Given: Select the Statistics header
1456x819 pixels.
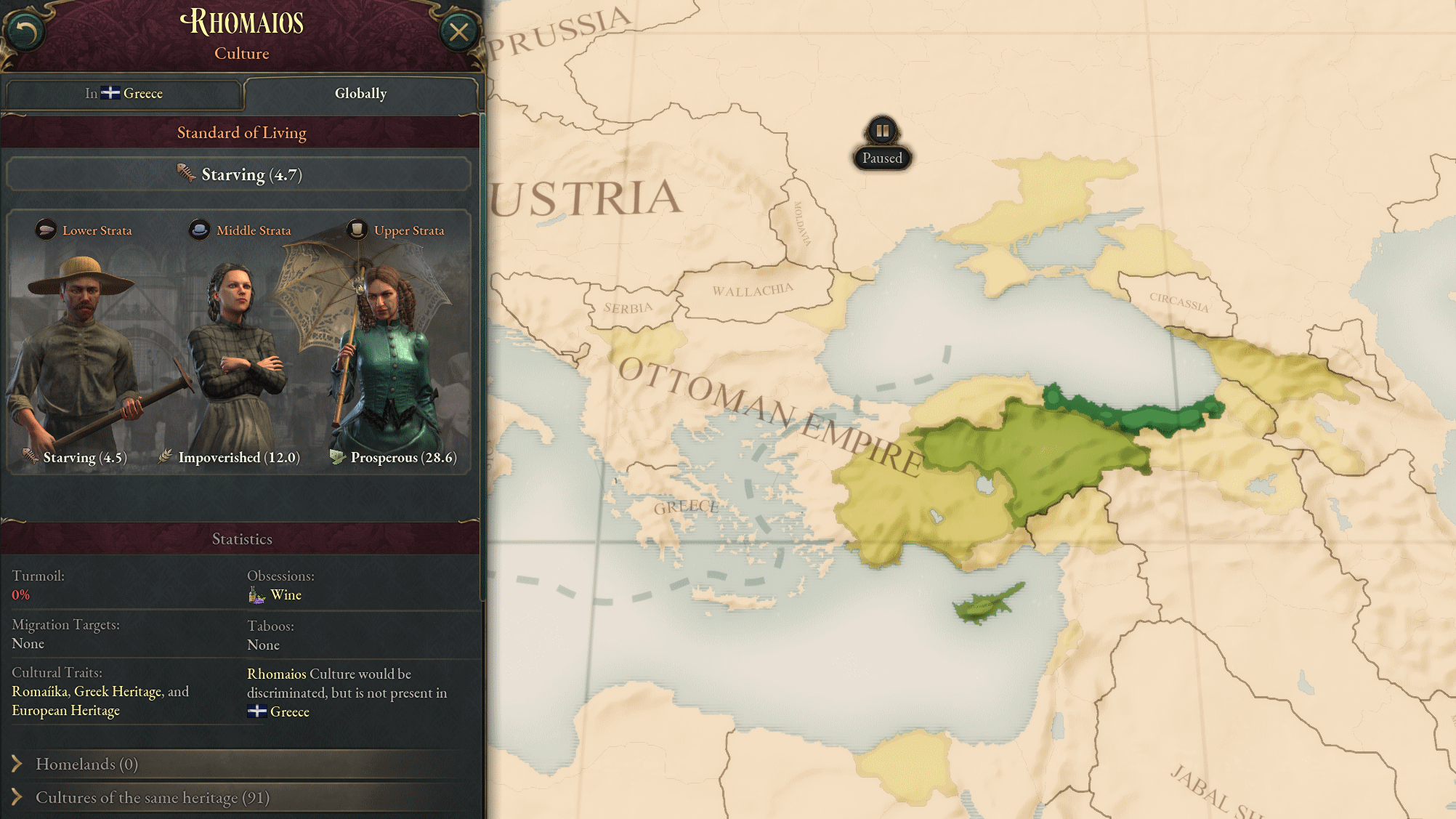Looking at the screenshot, I should 241,538.
